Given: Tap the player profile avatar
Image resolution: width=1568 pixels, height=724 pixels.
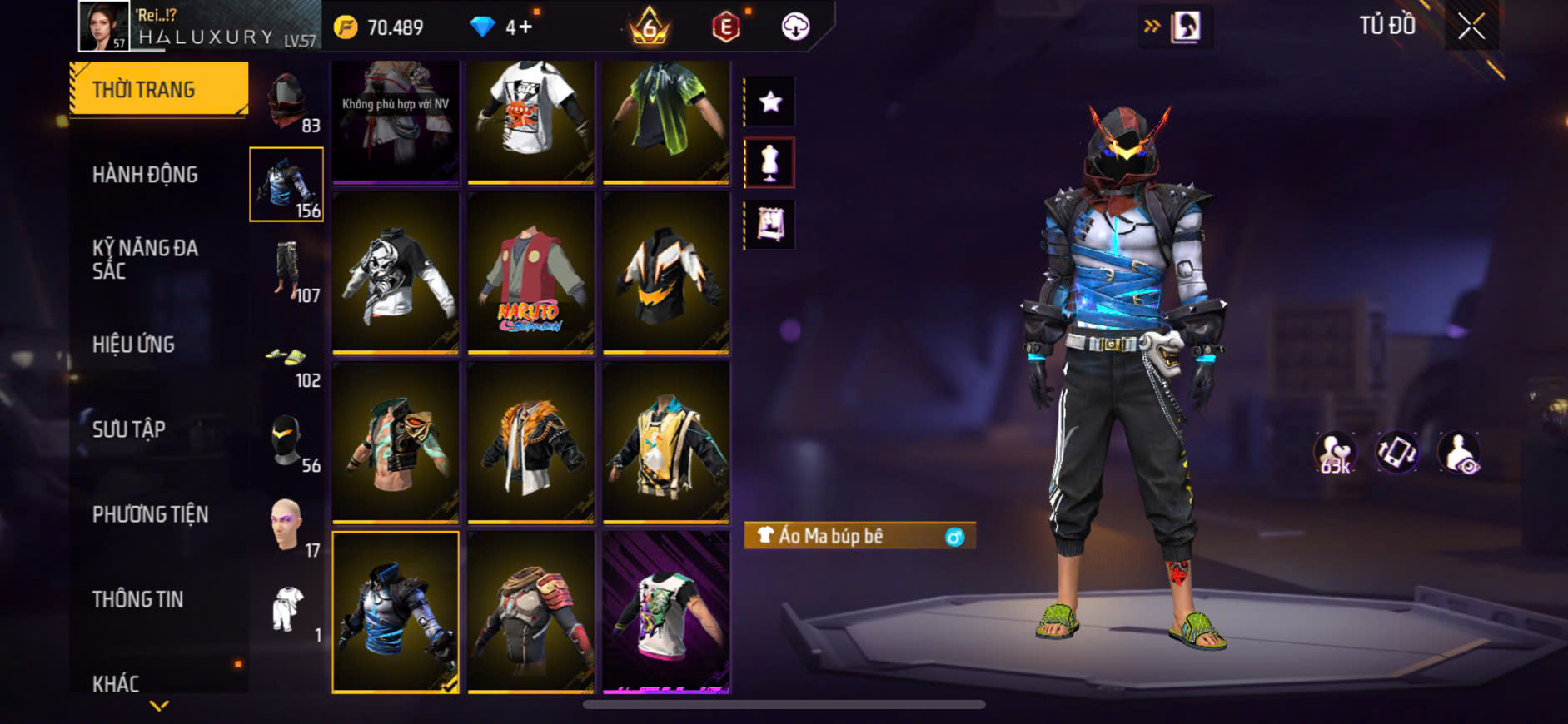Looking at the screenshot, I should (104, 27).
